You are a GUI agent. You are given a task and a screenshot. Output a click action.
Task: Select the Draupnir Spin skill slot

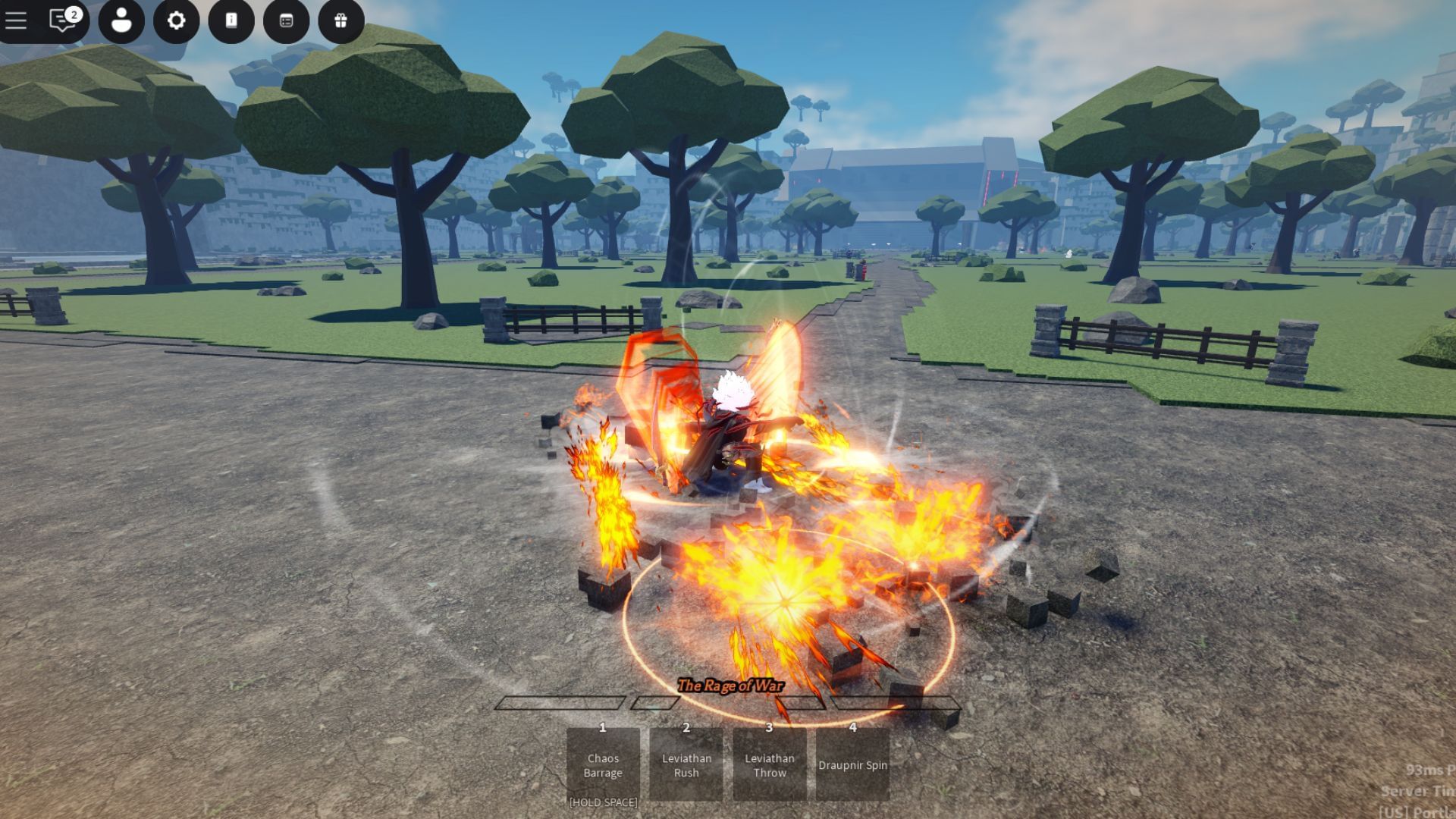click(x=852, y=764)
